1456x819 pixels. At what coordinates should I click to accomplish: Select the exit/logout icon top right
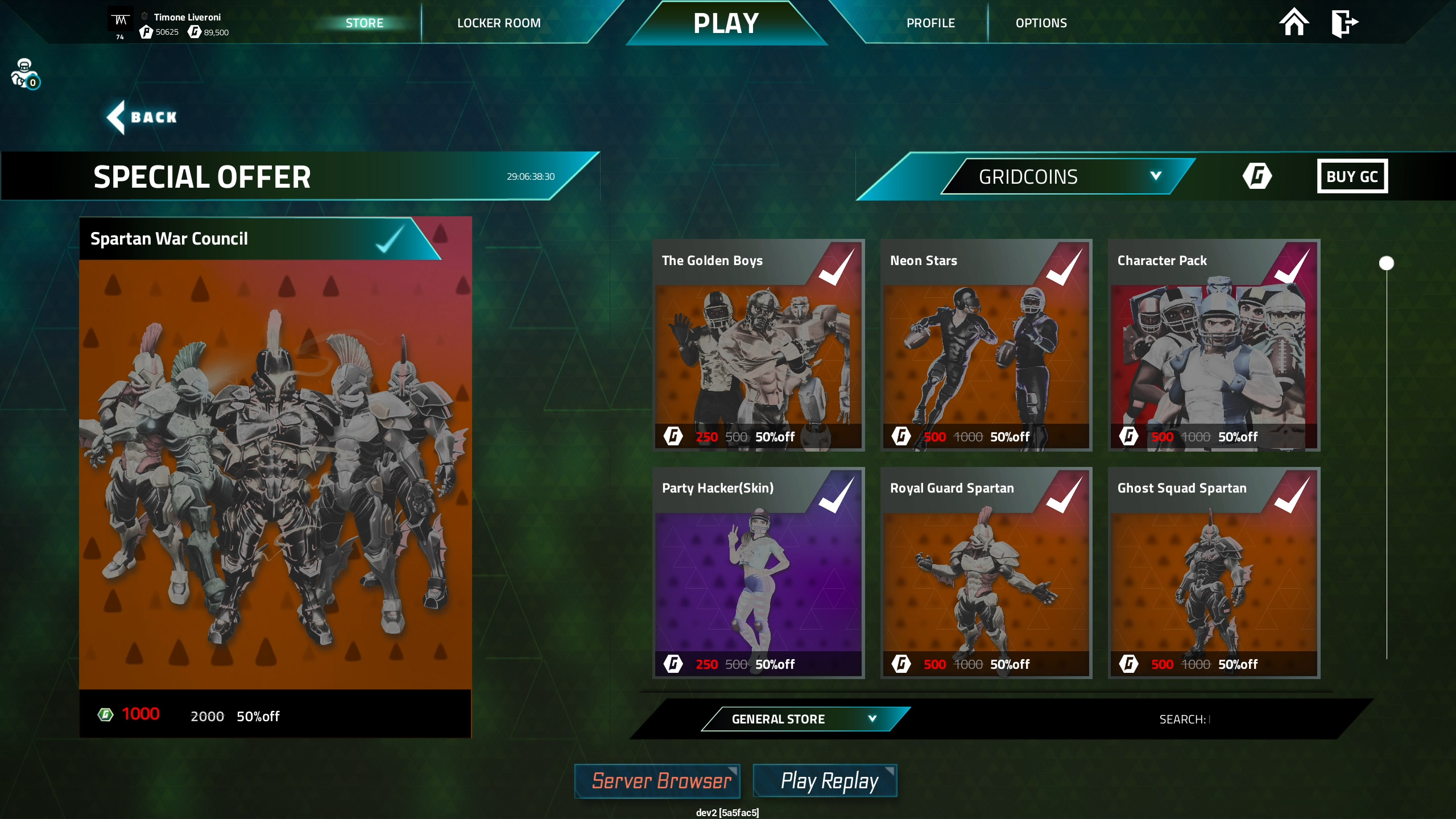point(1345,23)
